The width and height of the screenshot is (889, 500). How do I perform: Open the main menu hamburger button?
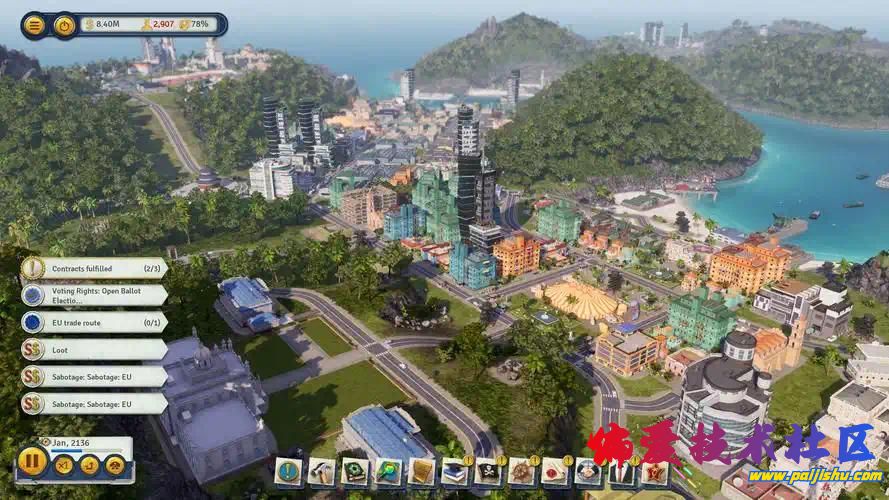tap(35, 25)
